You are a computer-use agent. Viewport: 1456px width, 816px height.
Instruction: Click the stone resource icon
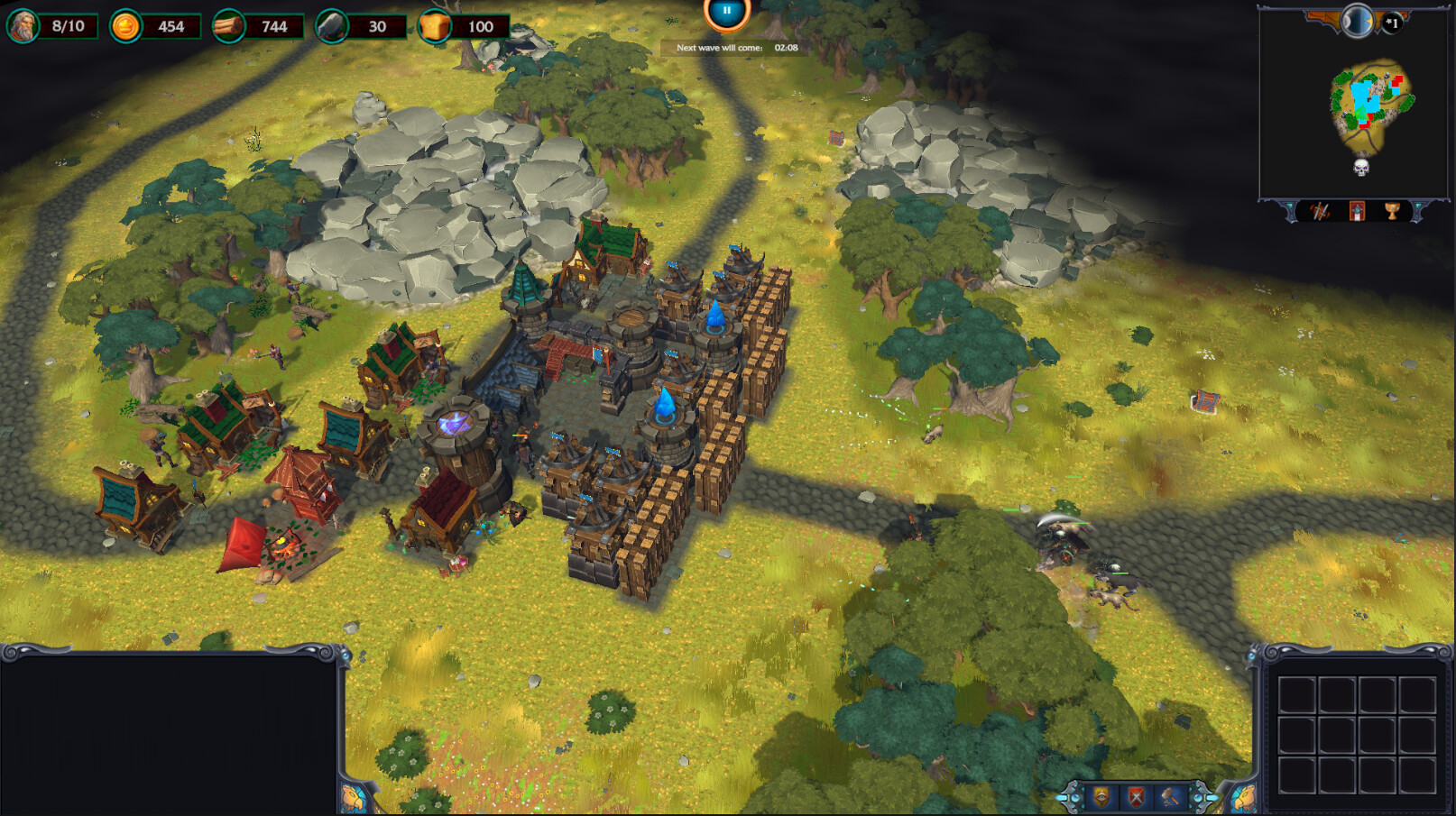coord(330,26)
